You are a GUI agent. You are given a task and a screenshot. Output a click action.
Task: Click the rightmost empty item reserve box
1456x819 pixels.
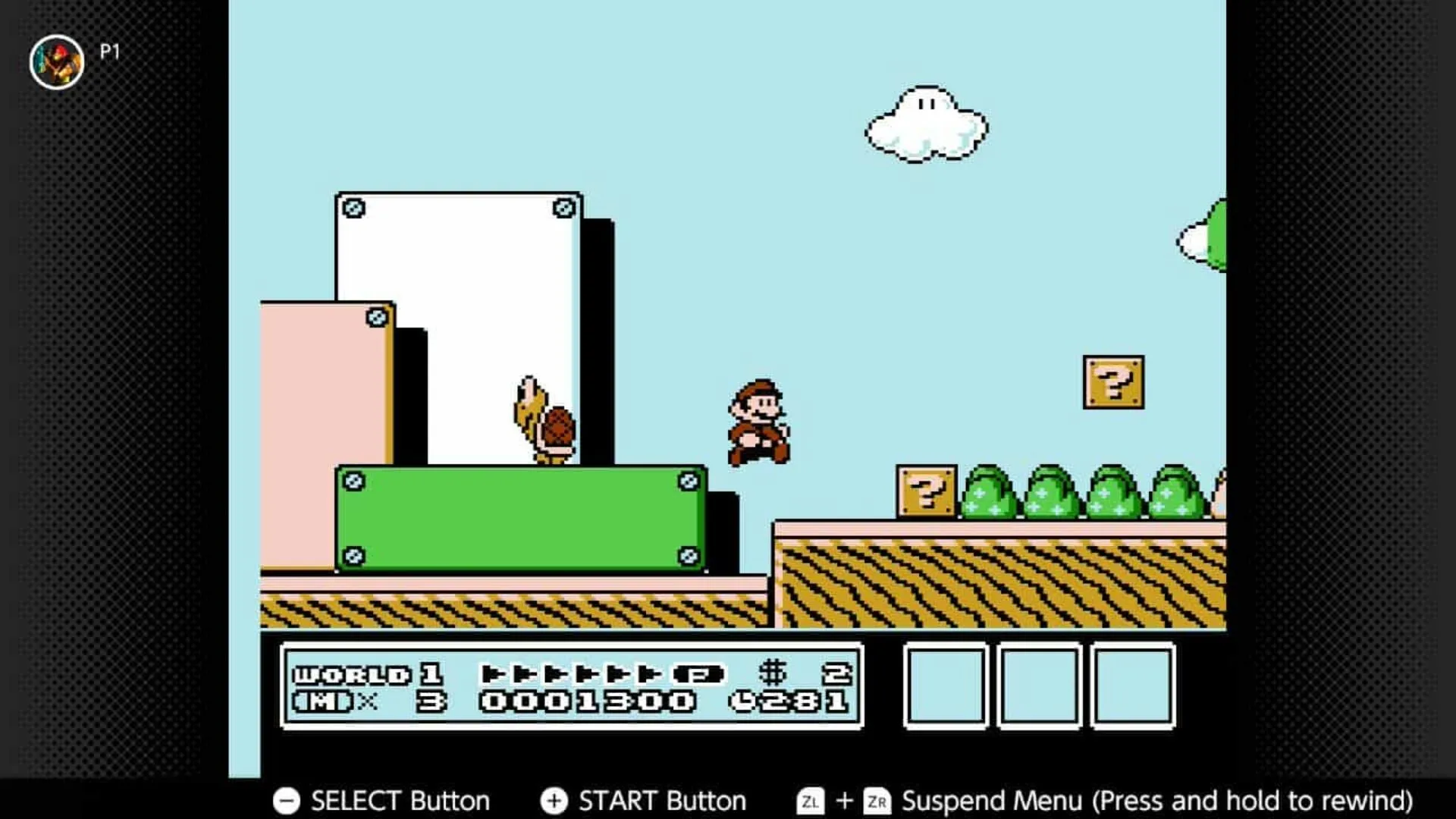(x=1131, y=685)
